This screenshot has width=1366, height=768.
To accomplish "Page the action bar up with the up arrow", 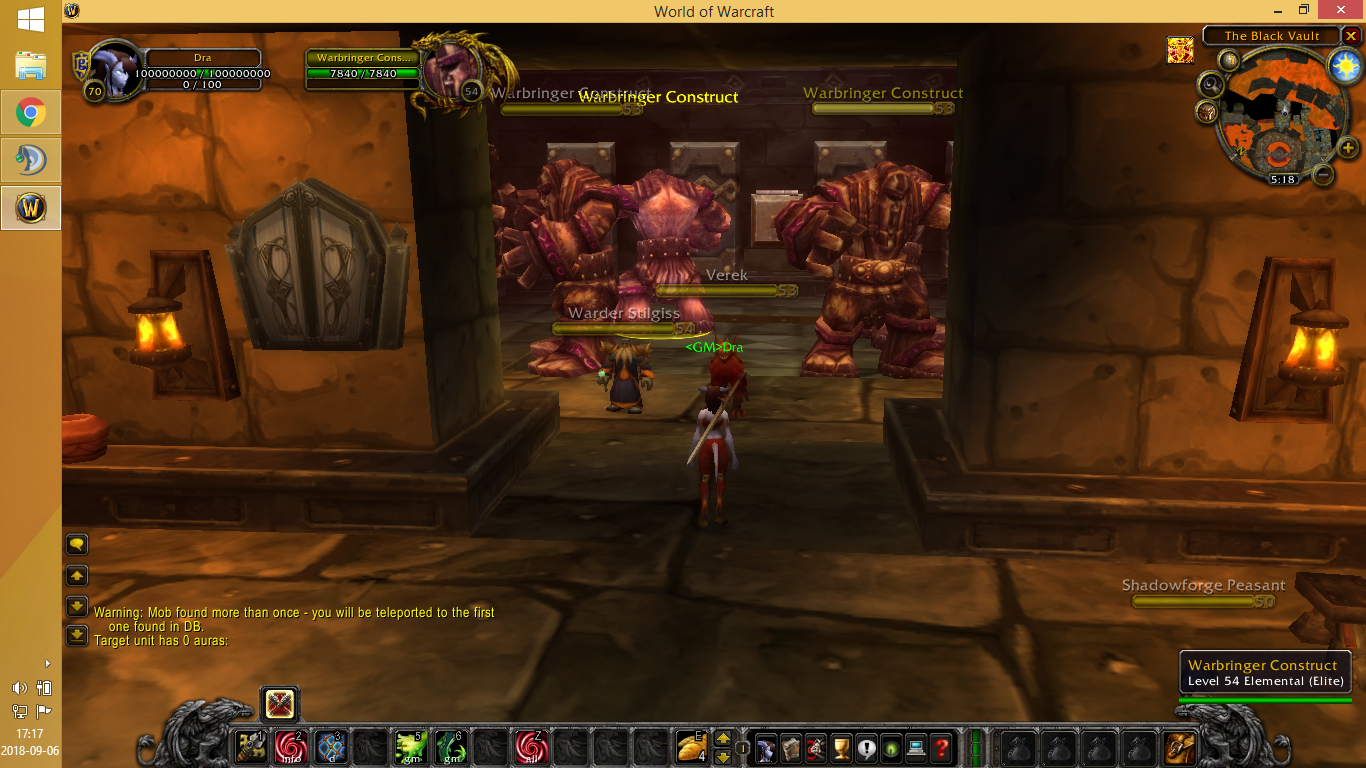I will click(x=723, y=740).
